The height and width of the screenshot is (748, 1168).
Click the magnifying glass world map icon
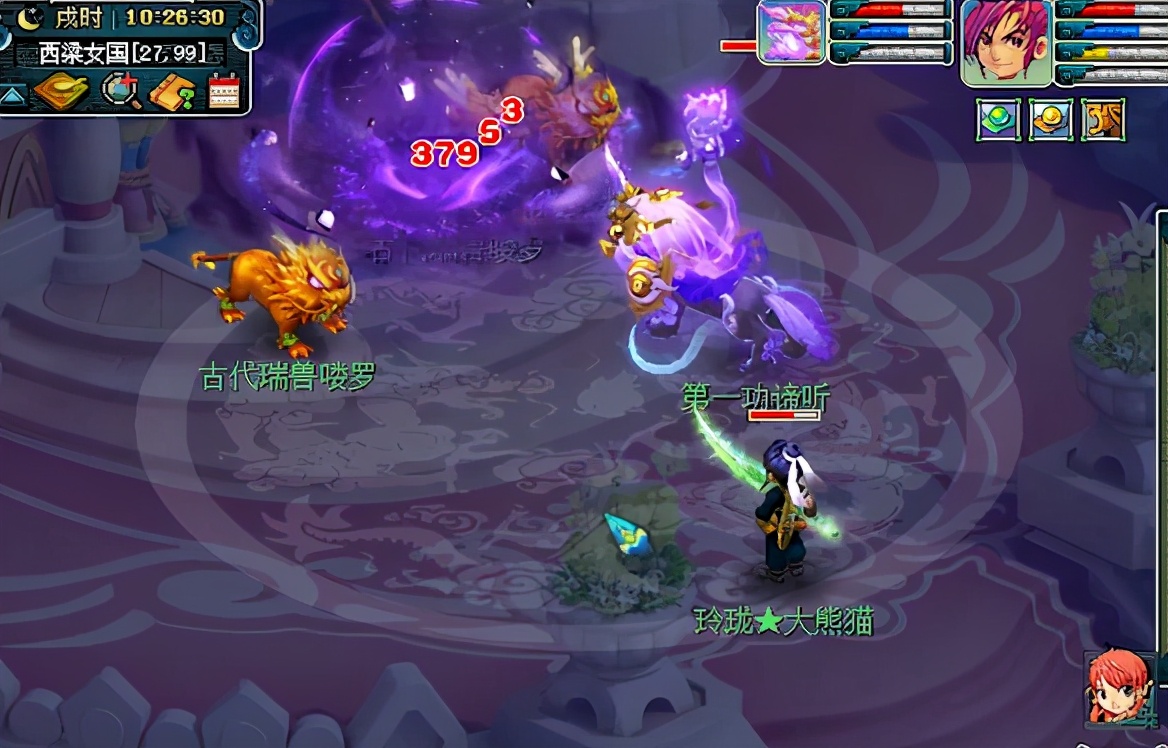pyautogui.click(x=120, y=92)
